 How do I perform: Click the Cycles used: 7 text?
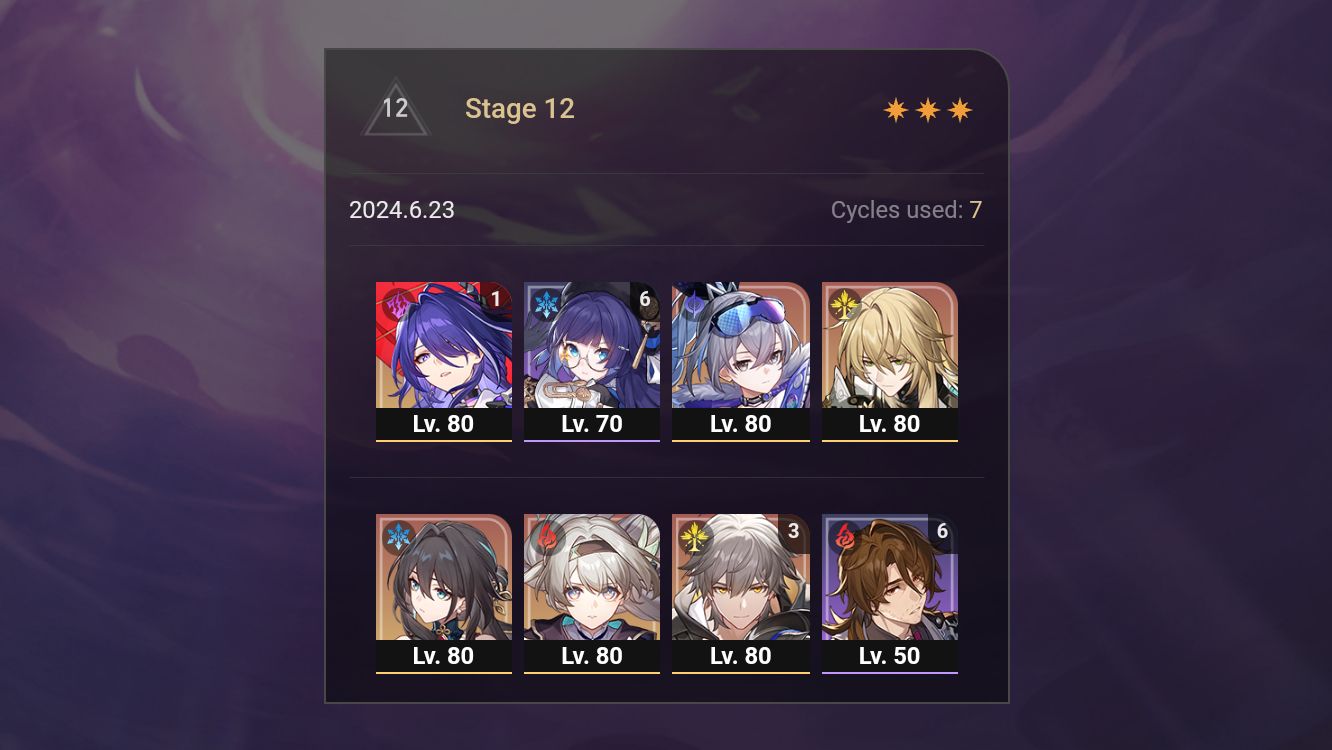906,210
